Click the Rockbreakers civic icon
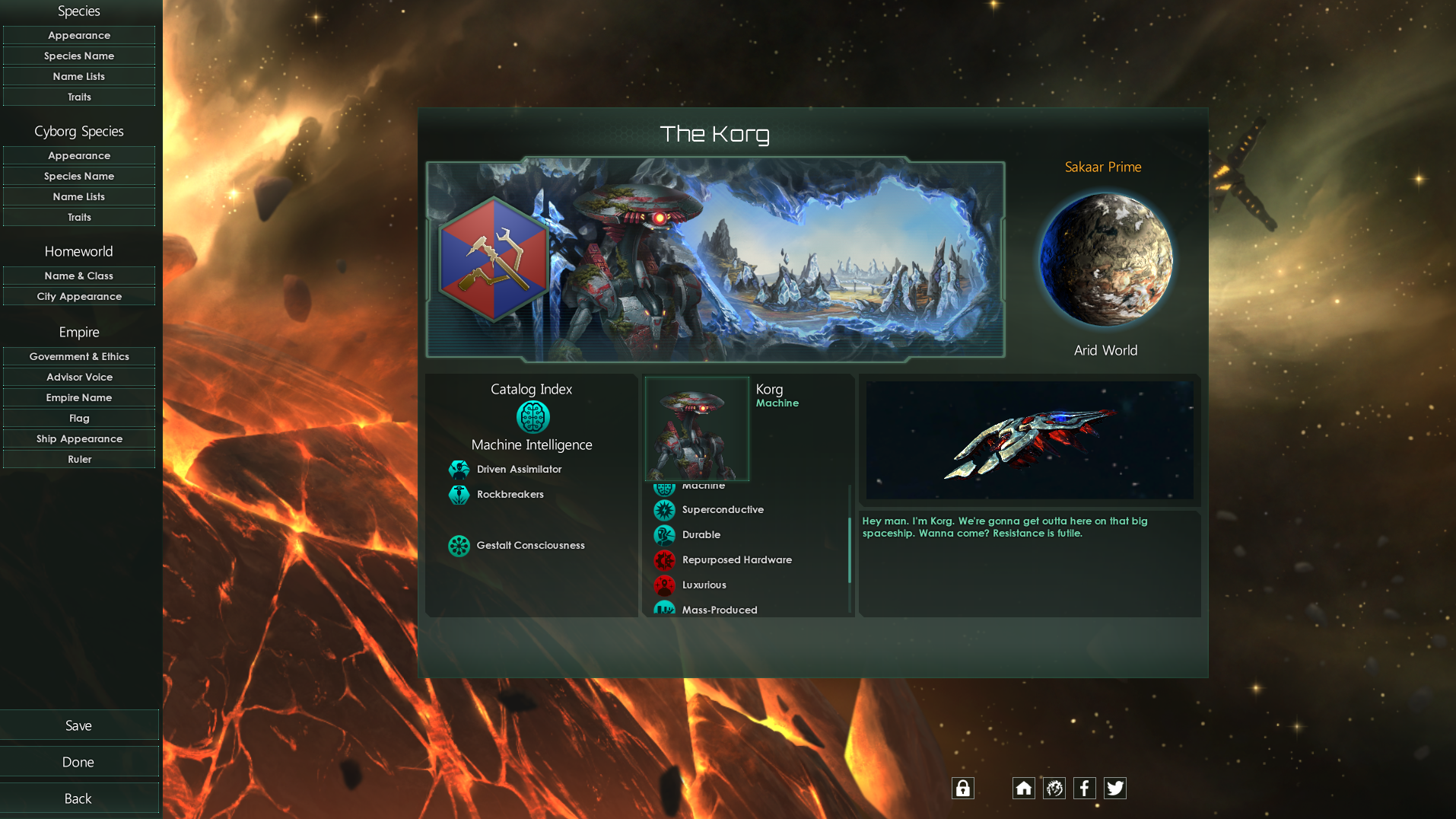 tap(459, 494)
